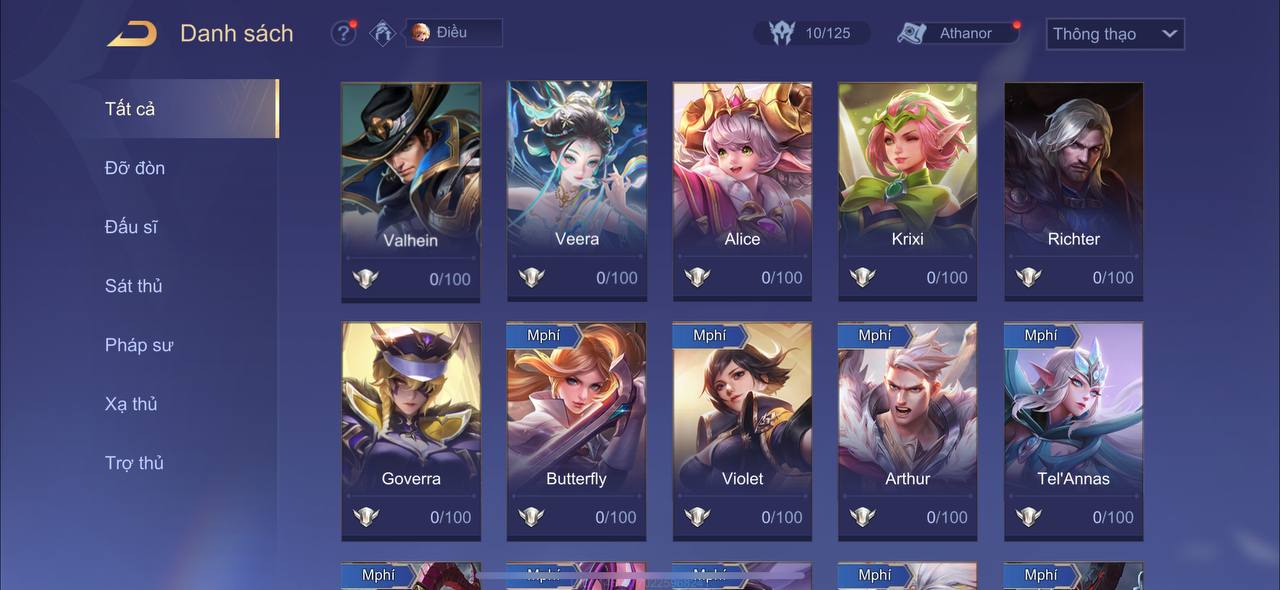
Task: Select the Valhein hero card
Action: [411, 190]
